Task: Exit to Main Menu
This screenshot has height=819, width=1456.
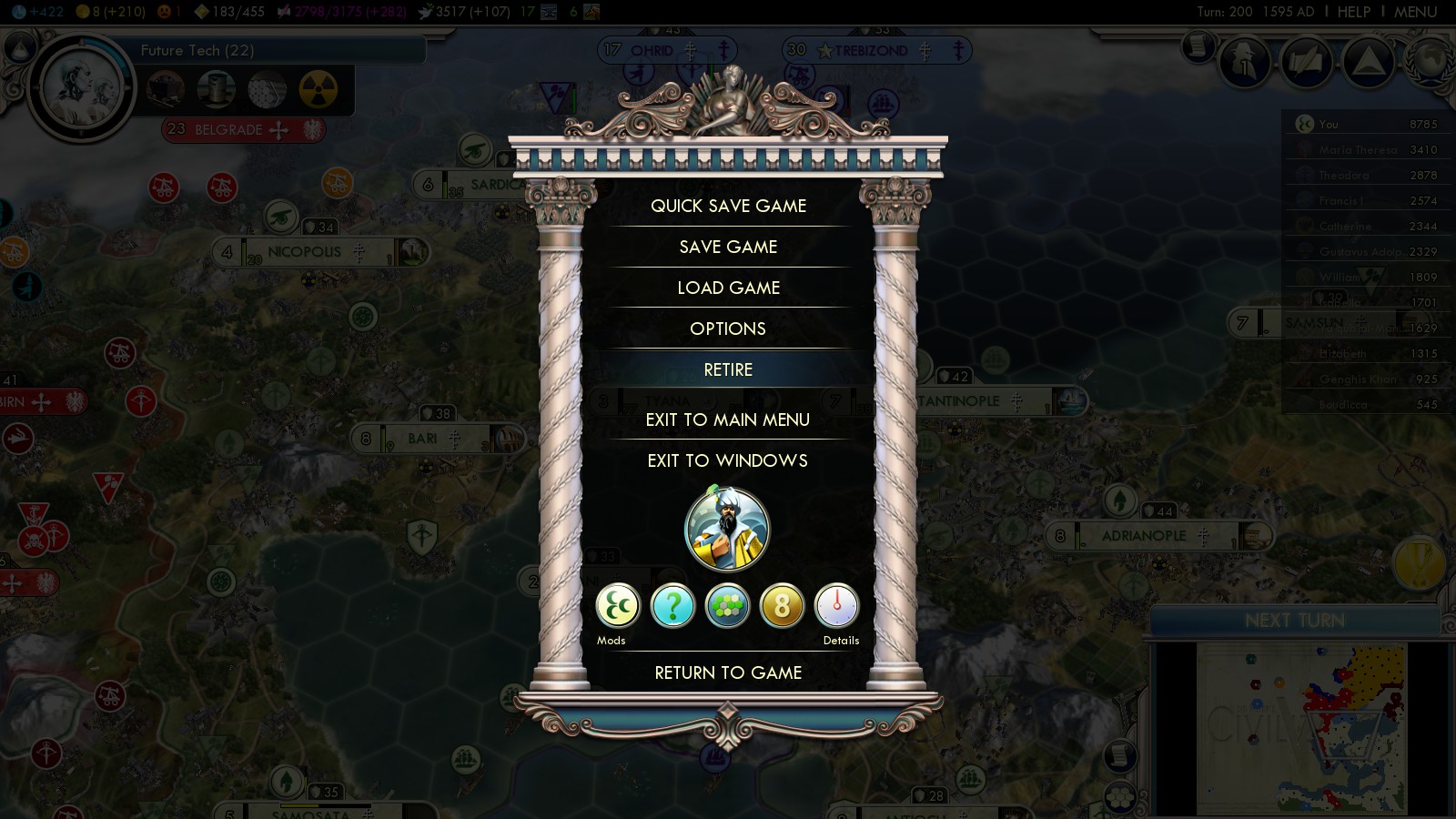Action: 728,420
